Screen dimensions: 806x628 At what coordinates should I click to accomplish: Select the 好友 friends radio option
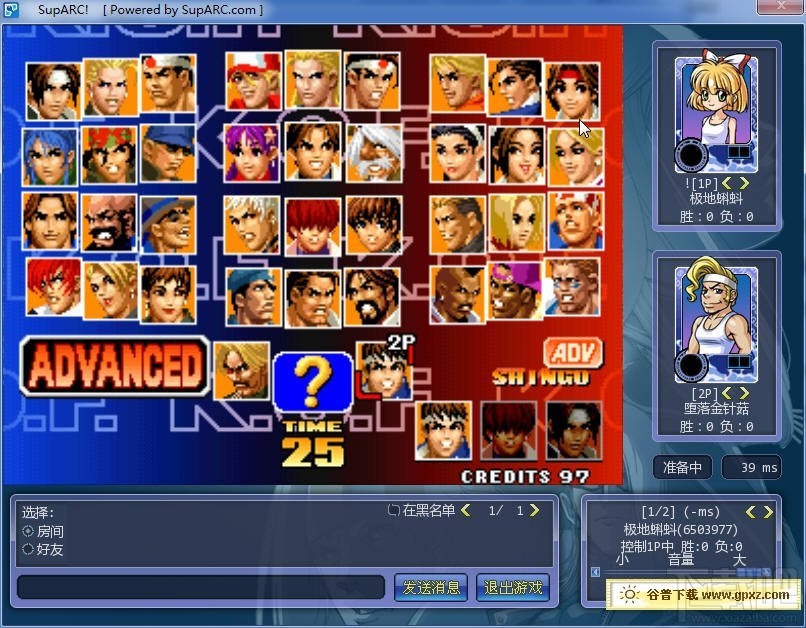(x=28, y=549)
